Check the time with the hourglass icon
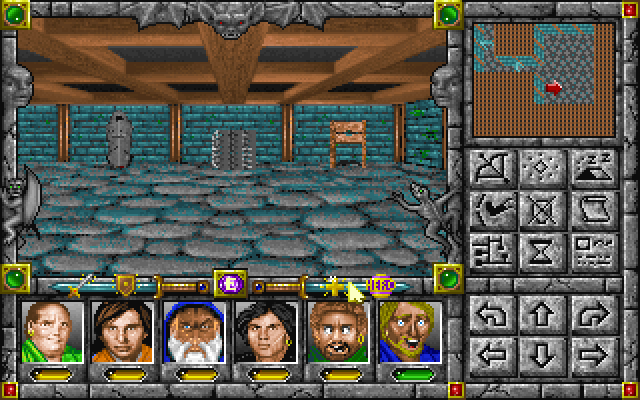Screen dimensions: 640x400 click(539, 249)
